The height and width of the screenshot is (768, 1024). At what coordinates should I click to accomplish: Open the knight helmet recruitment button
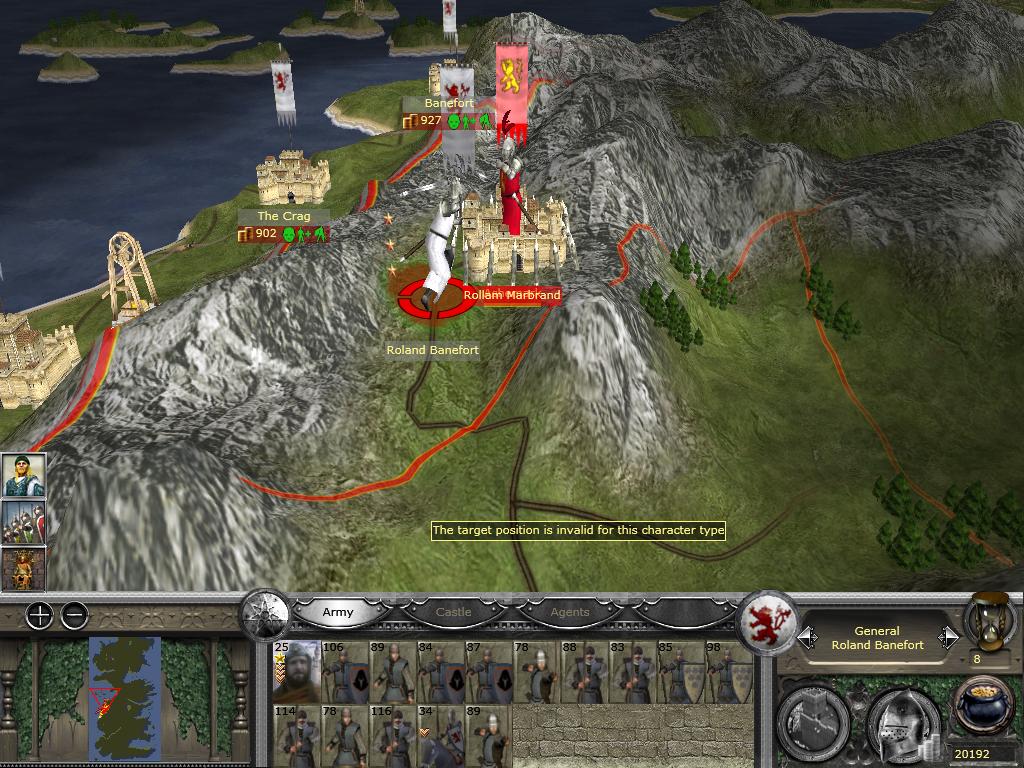[x=901, y=720]
